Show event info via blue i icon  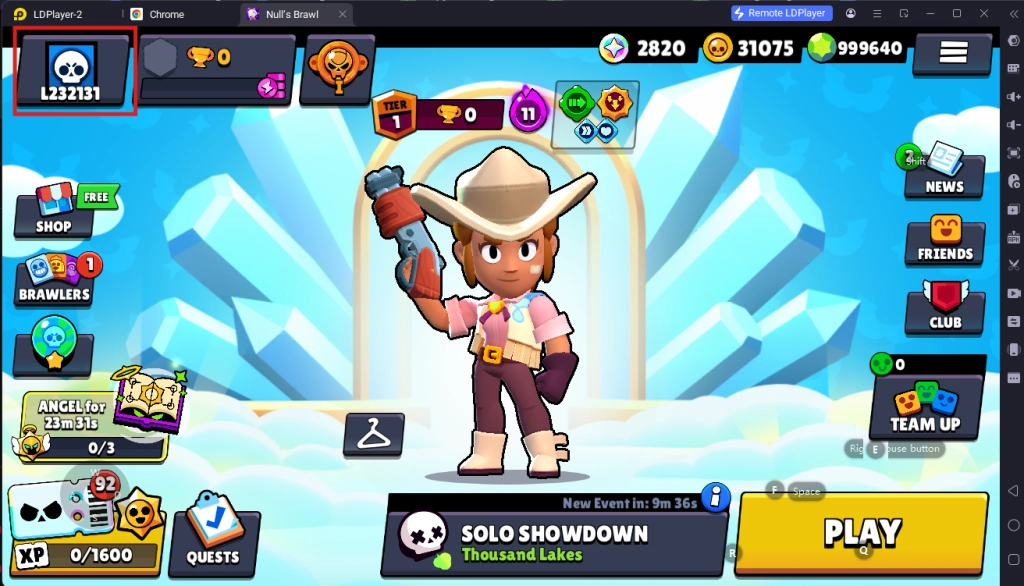coord(714,496)
